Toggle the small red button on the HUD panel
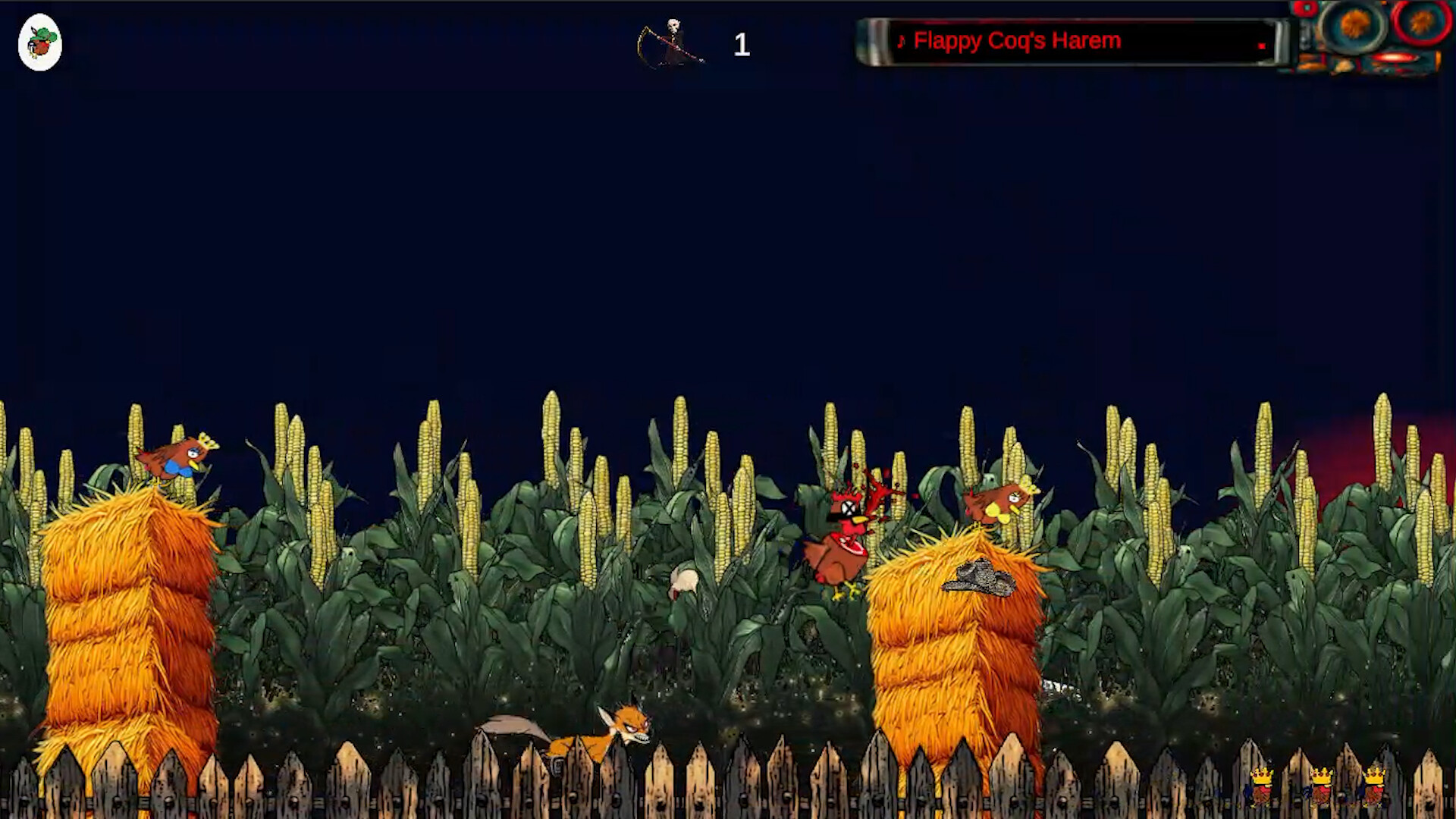Viewport: 1456px width, 819px height. point(1306,8)
